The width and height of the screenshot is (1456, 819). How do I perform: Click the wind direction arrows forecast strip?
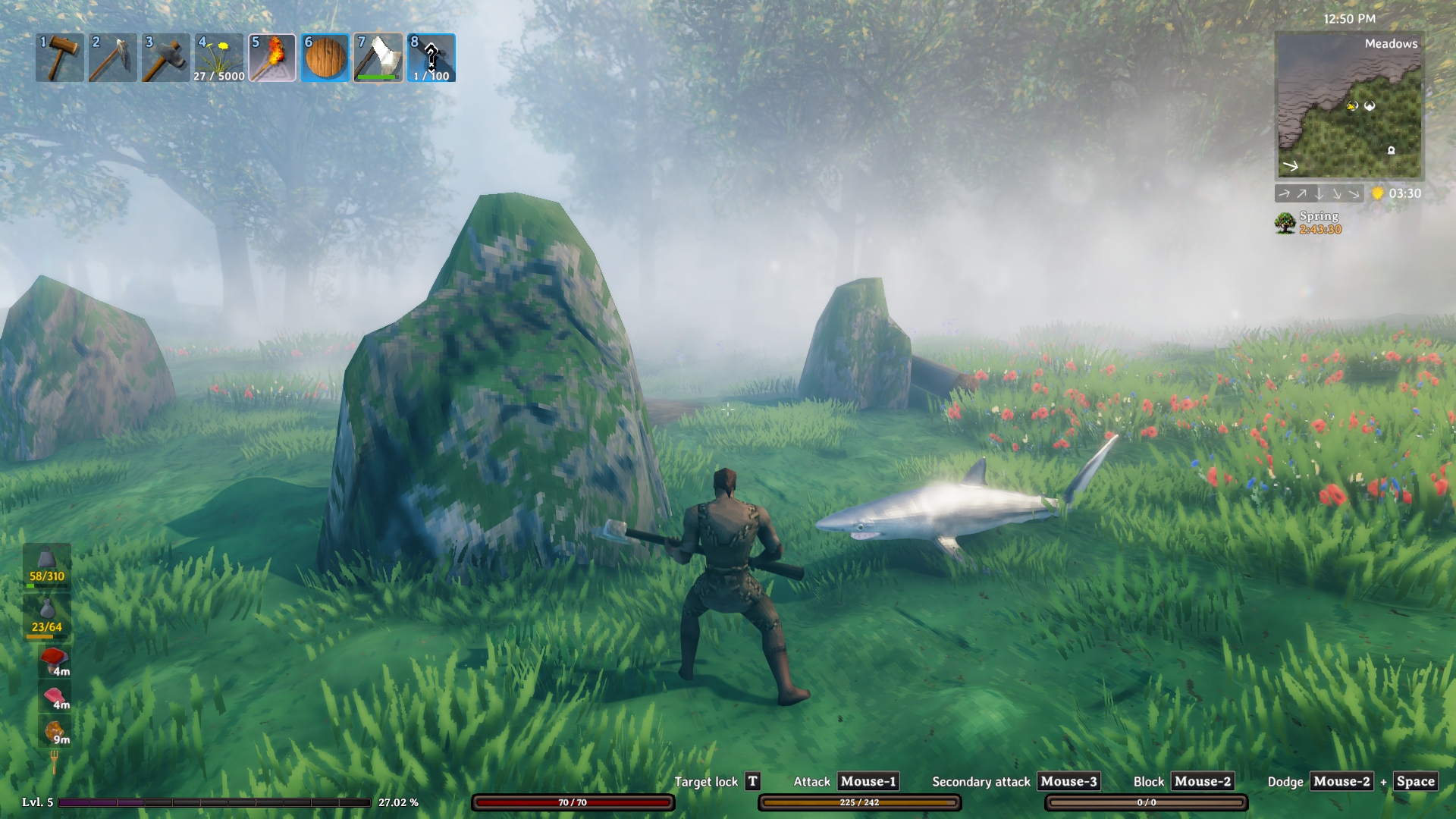pyautogui.click(x=1319, y=194)
